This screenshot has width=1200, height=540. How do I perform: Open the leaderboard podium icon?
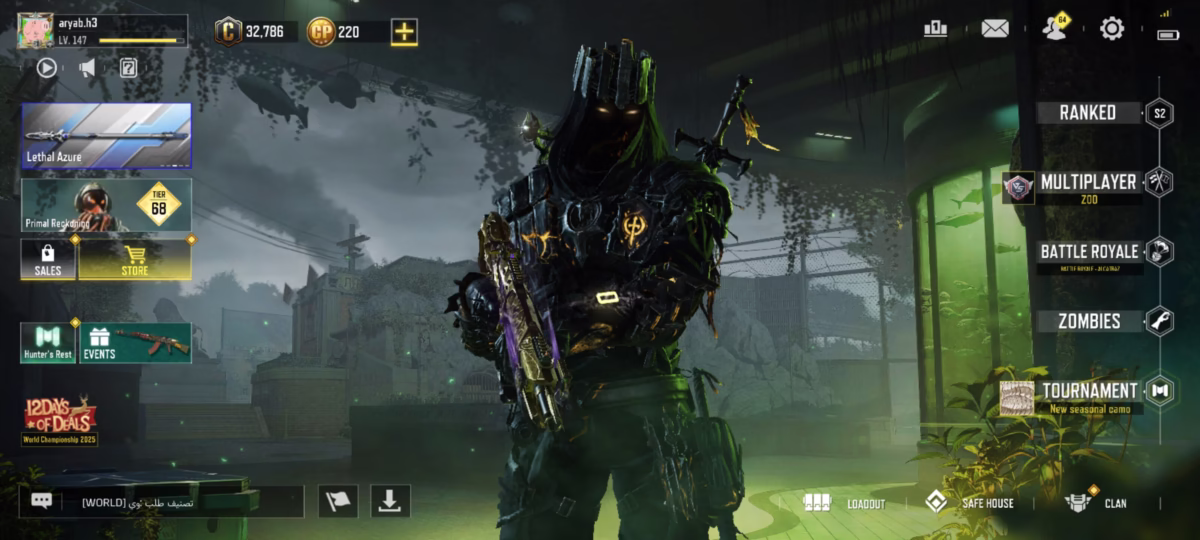point(936,29)
